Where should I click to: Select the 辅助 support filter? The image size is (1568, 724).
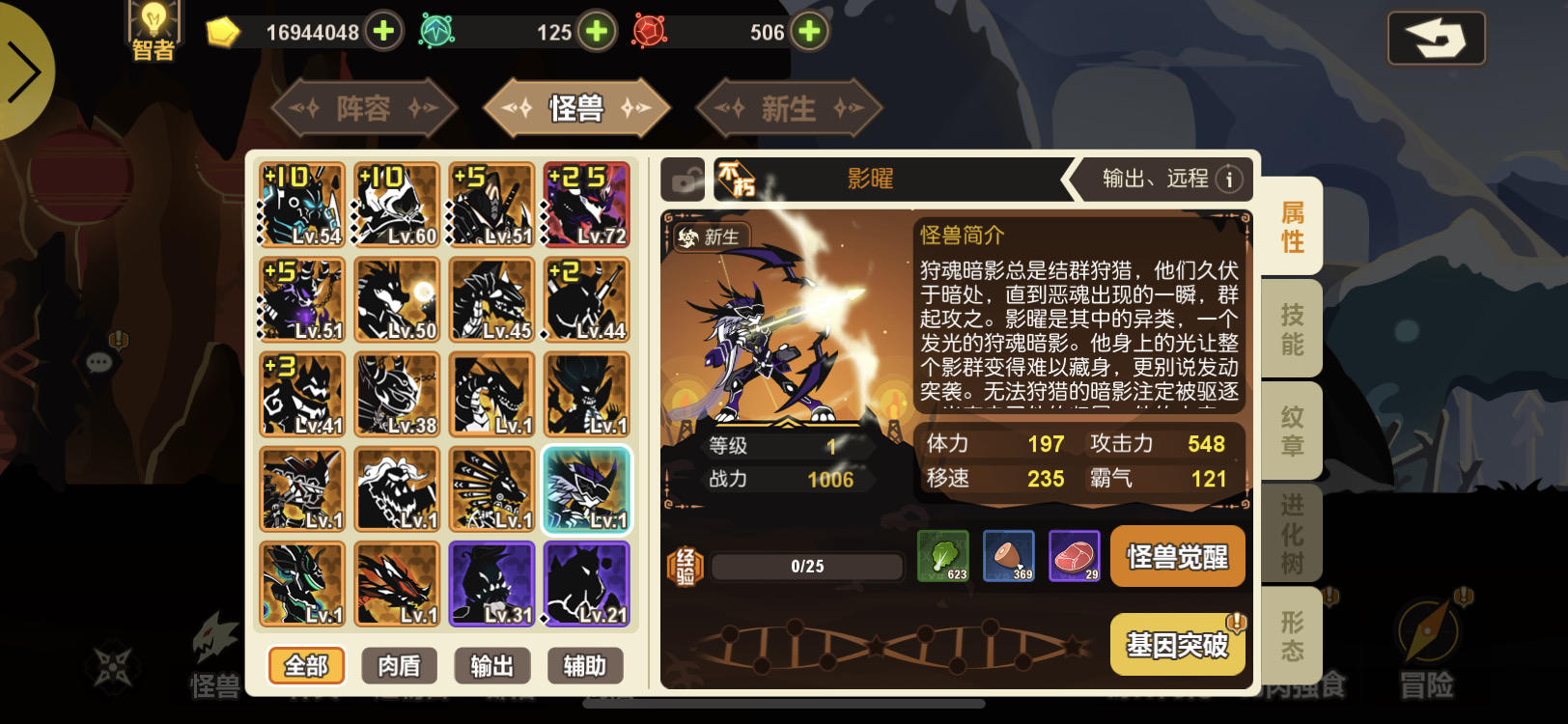(x=585, y=666)
